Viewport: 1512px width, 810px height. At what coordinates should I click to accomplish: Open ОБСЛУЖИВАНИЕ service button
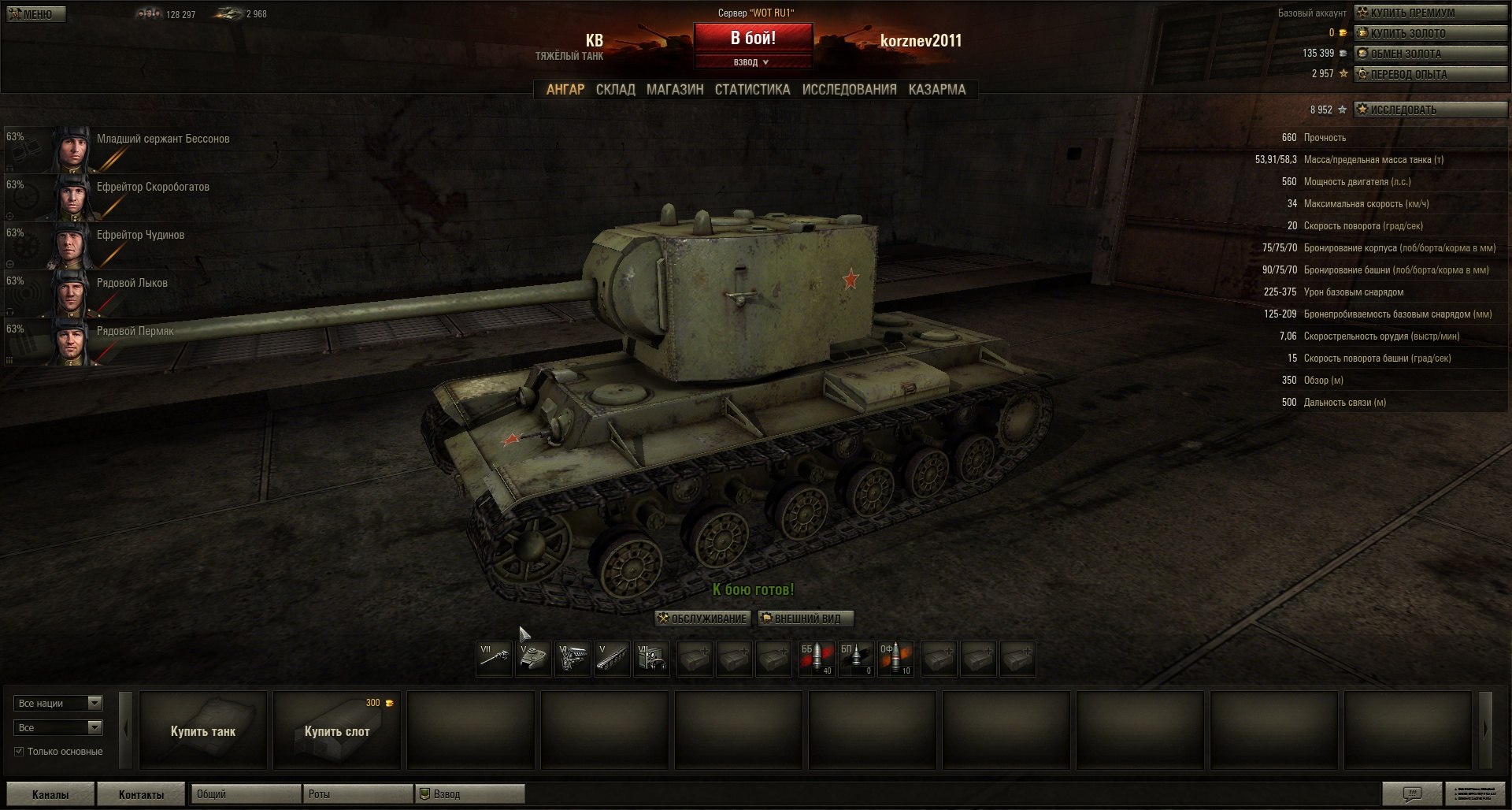(702, 619)
